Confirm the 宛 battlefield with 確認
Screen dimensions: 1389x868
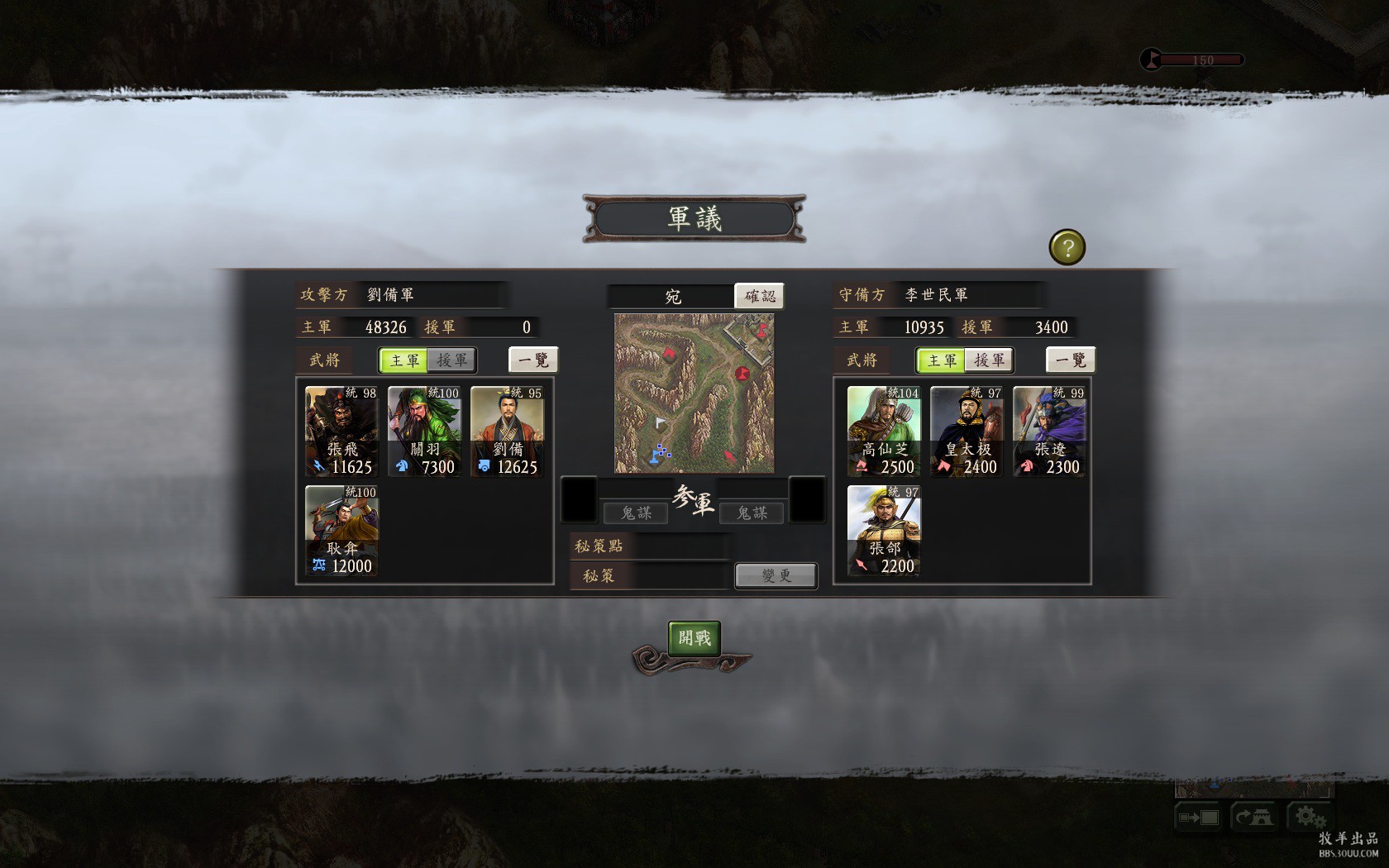coord(759,296)
